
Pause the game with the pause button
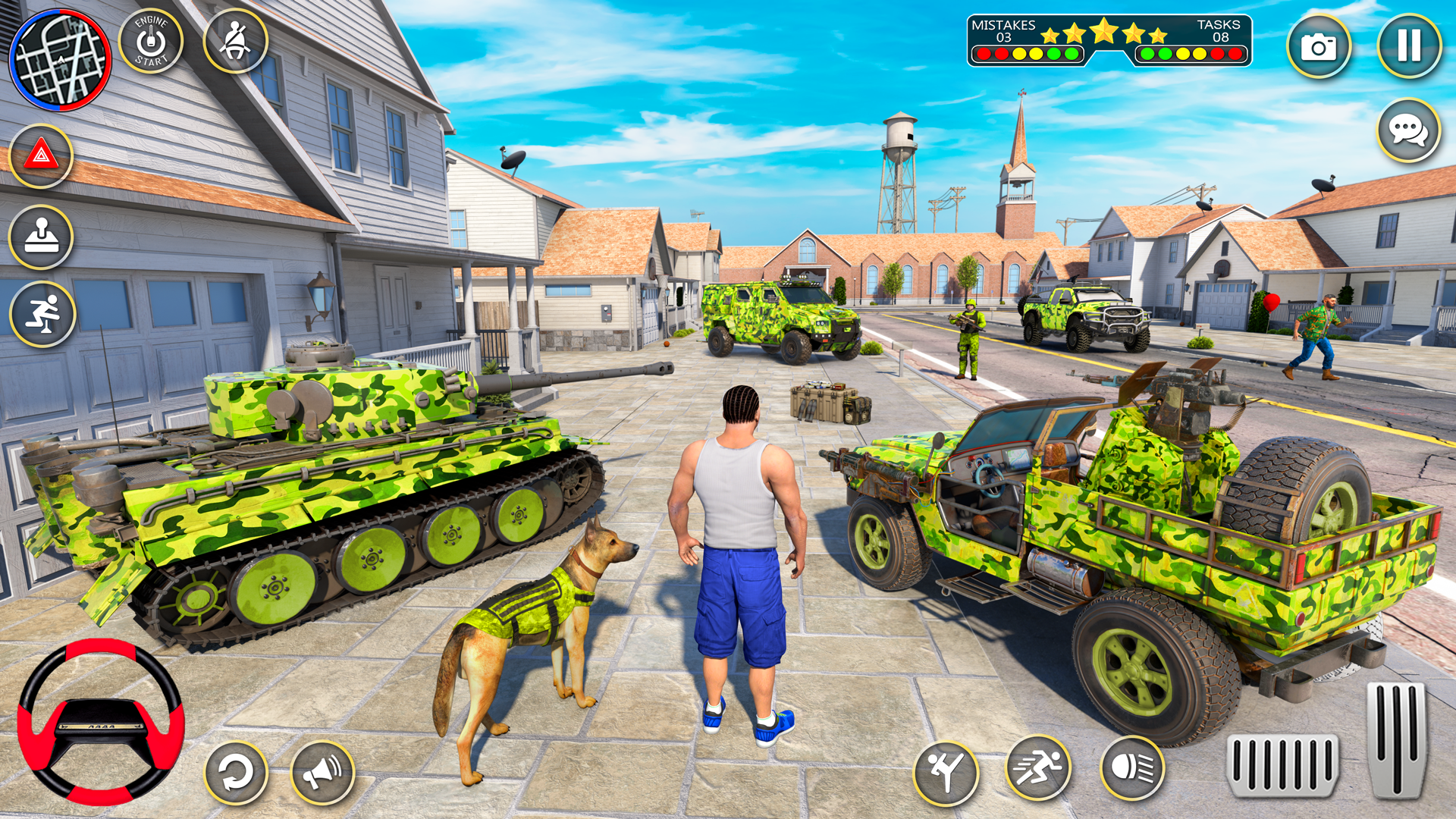click(x=1409, y=47)
